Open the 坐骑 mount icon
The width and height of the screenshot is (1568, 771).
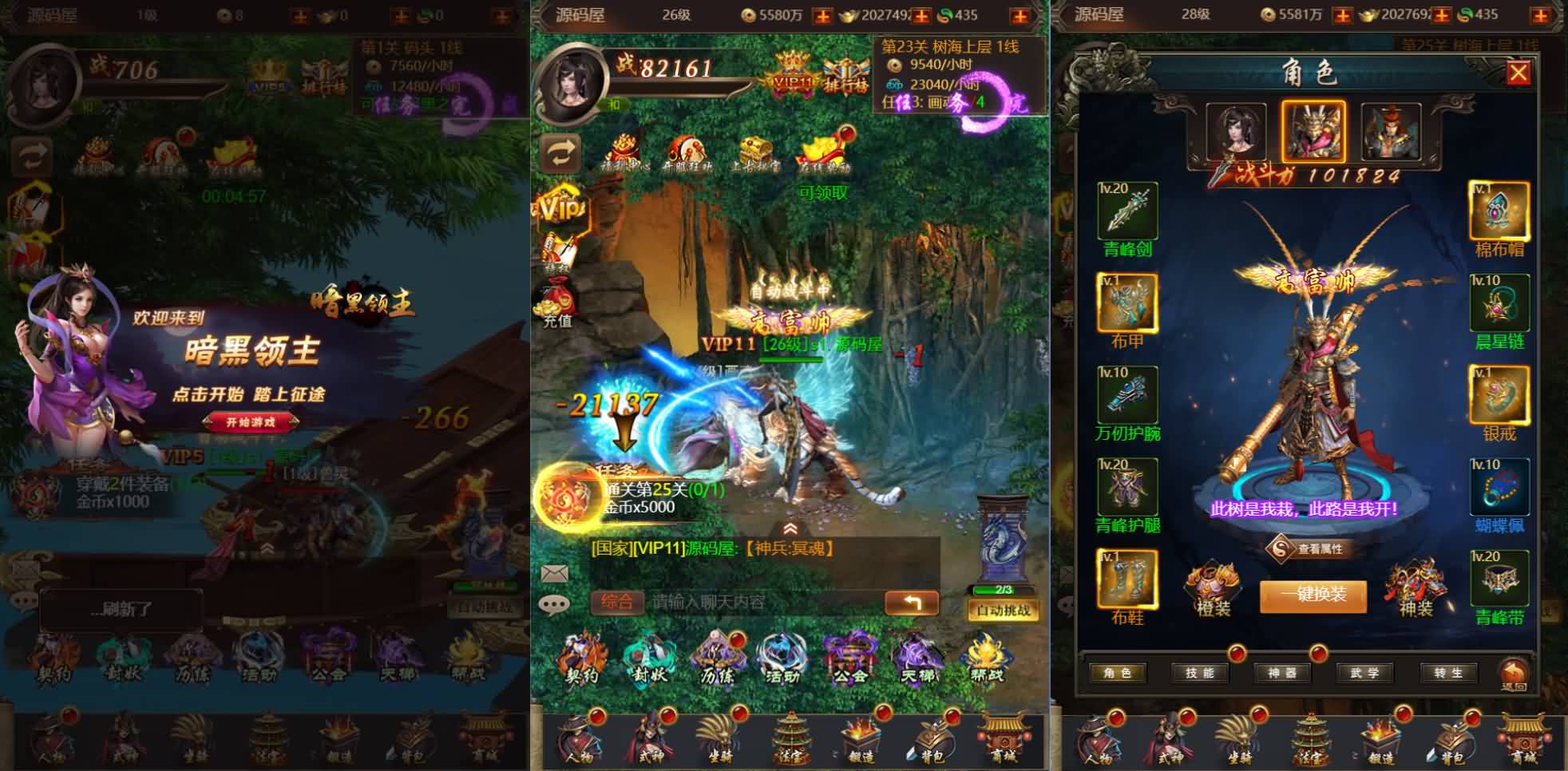[720, 737]
